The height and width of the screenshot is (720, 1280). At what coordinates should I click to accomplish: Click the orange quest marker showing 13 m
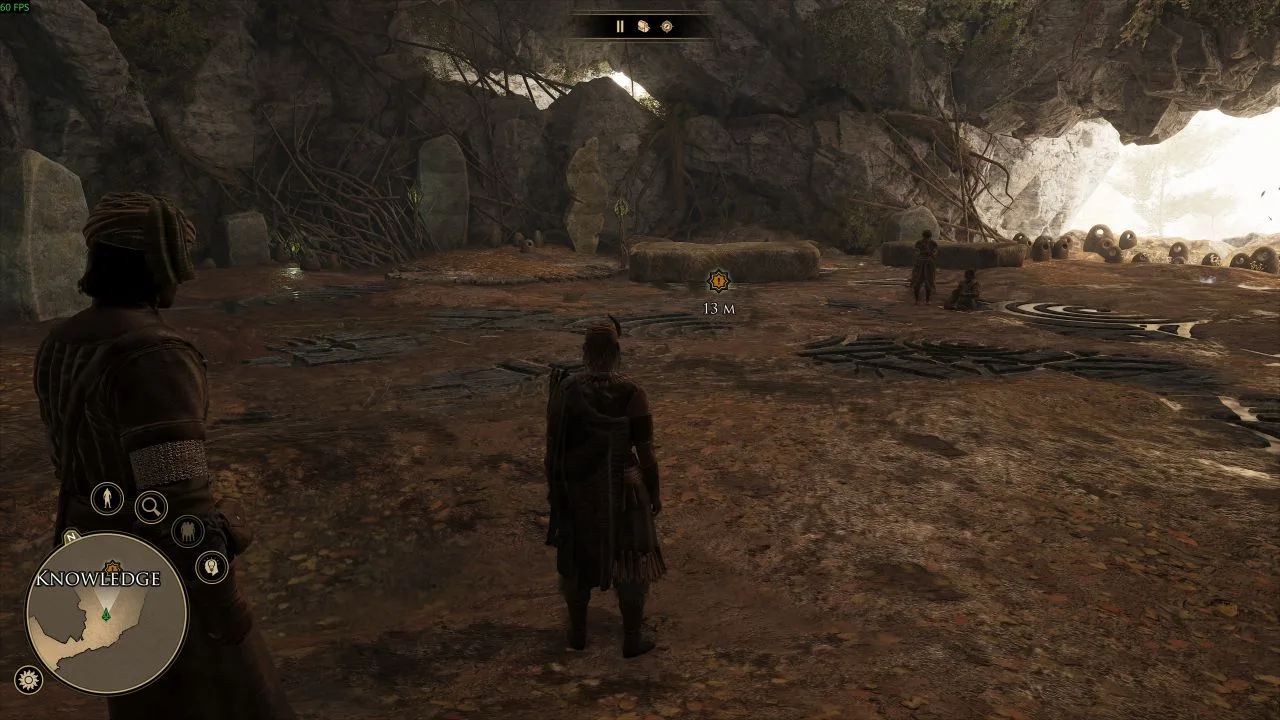pos(717,282)
